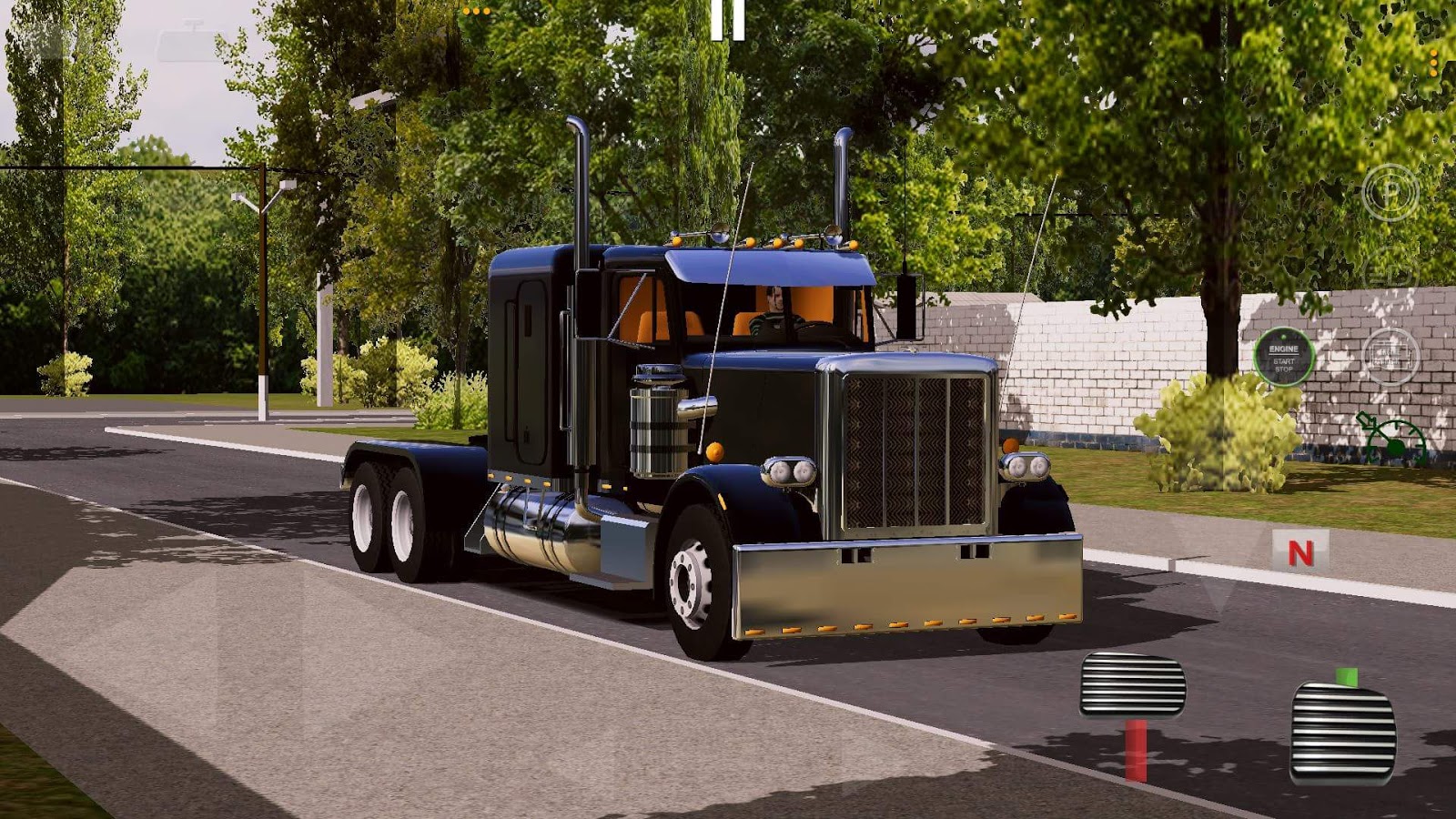Tap the red N compass heading indicator
This screenshot has height=819, width=1456.
point(1299,551)
